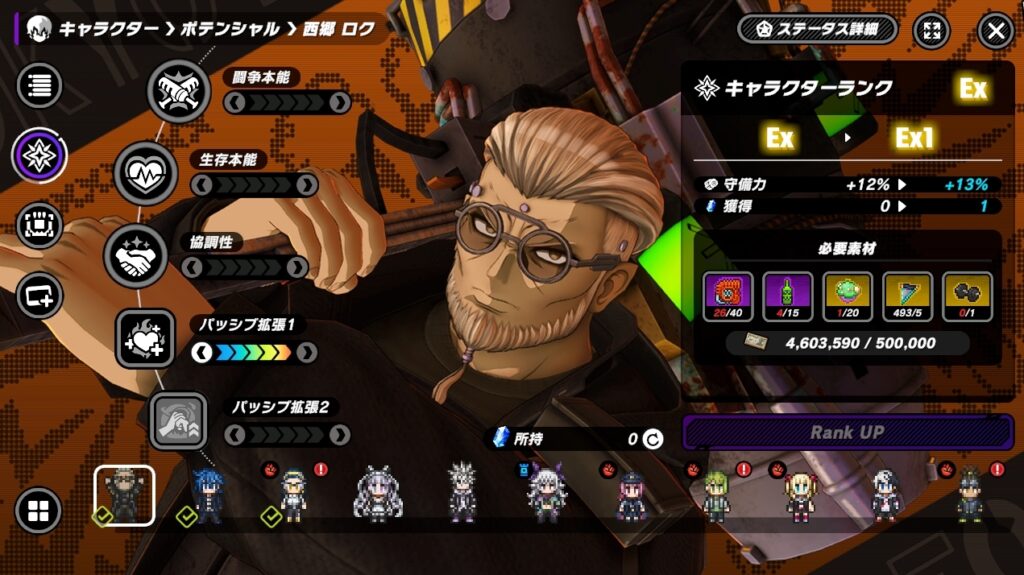The image size is (1024, 575).
Task: Choose the パッシブ拡張1 node
Action: click(x=146, y=337)
